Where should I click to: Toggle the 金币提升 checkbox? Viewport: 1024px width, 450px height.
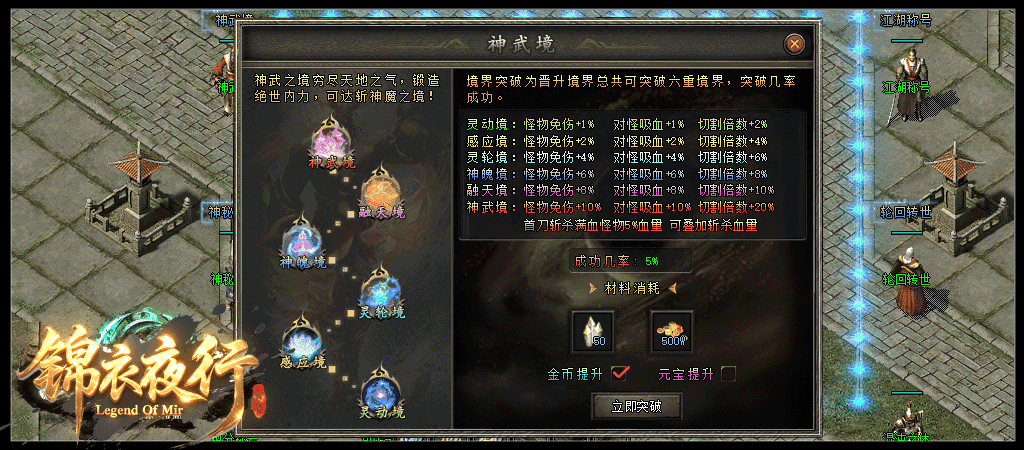tap(620, 373)
